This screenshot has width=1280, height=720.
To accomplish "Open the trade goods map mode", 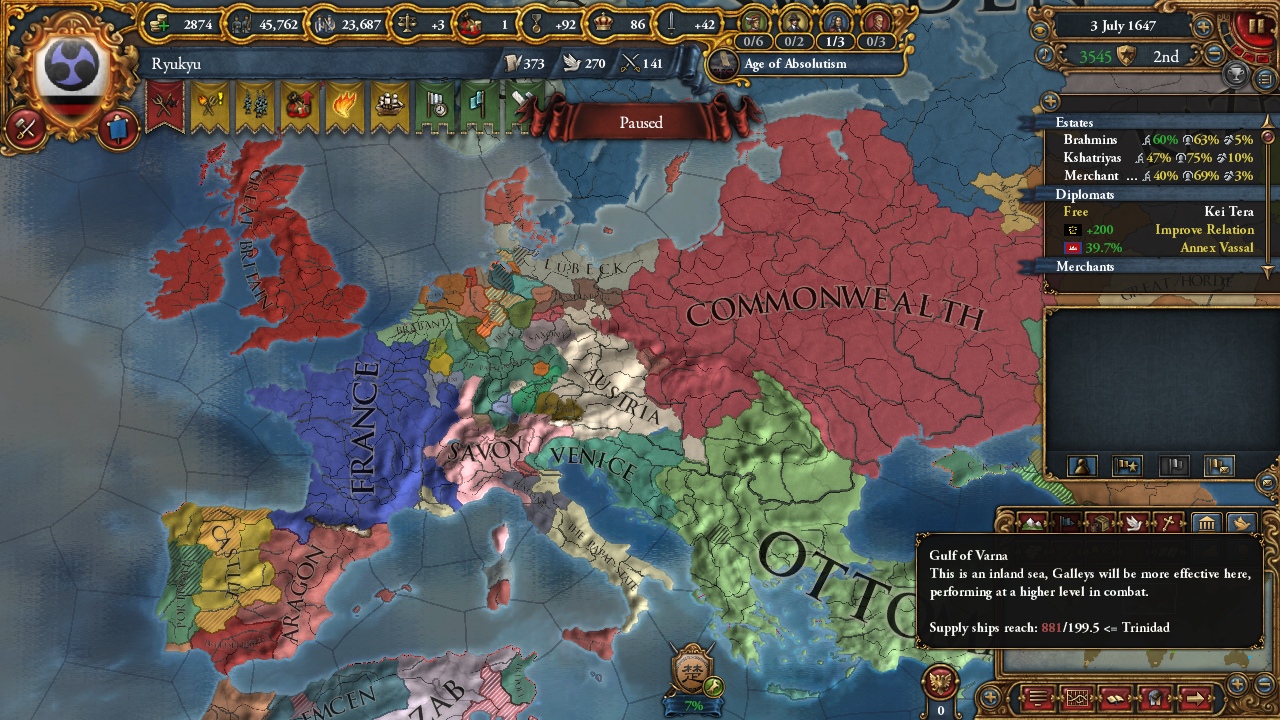I will point(1100,522).
